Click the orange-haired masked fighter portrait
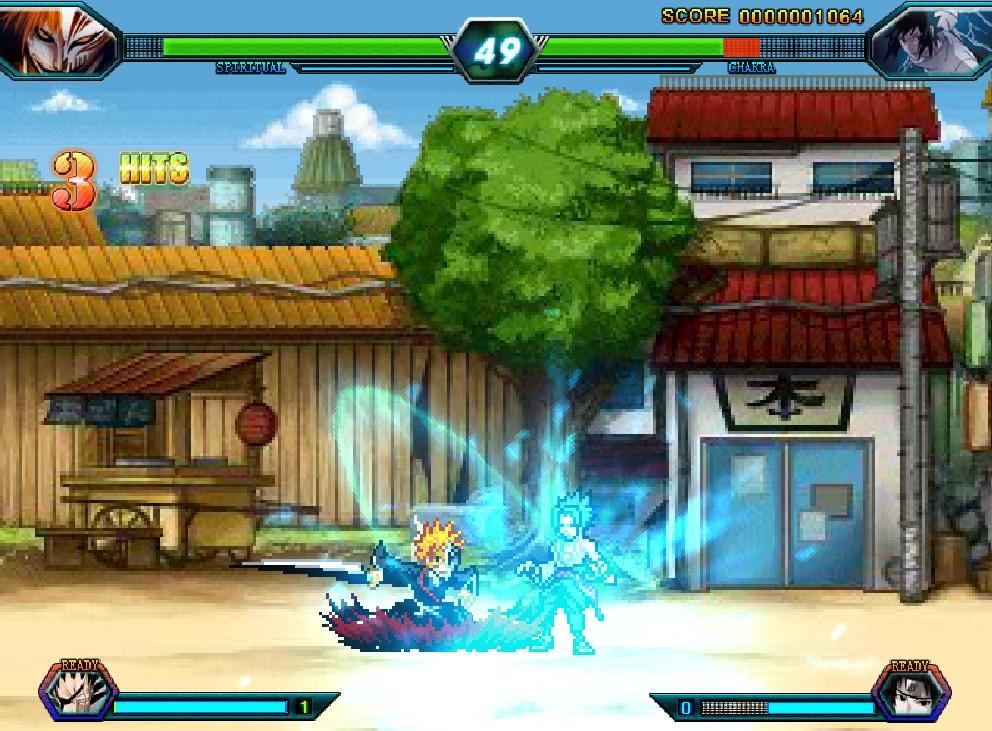The image size is (992, 731). point(52,37)
